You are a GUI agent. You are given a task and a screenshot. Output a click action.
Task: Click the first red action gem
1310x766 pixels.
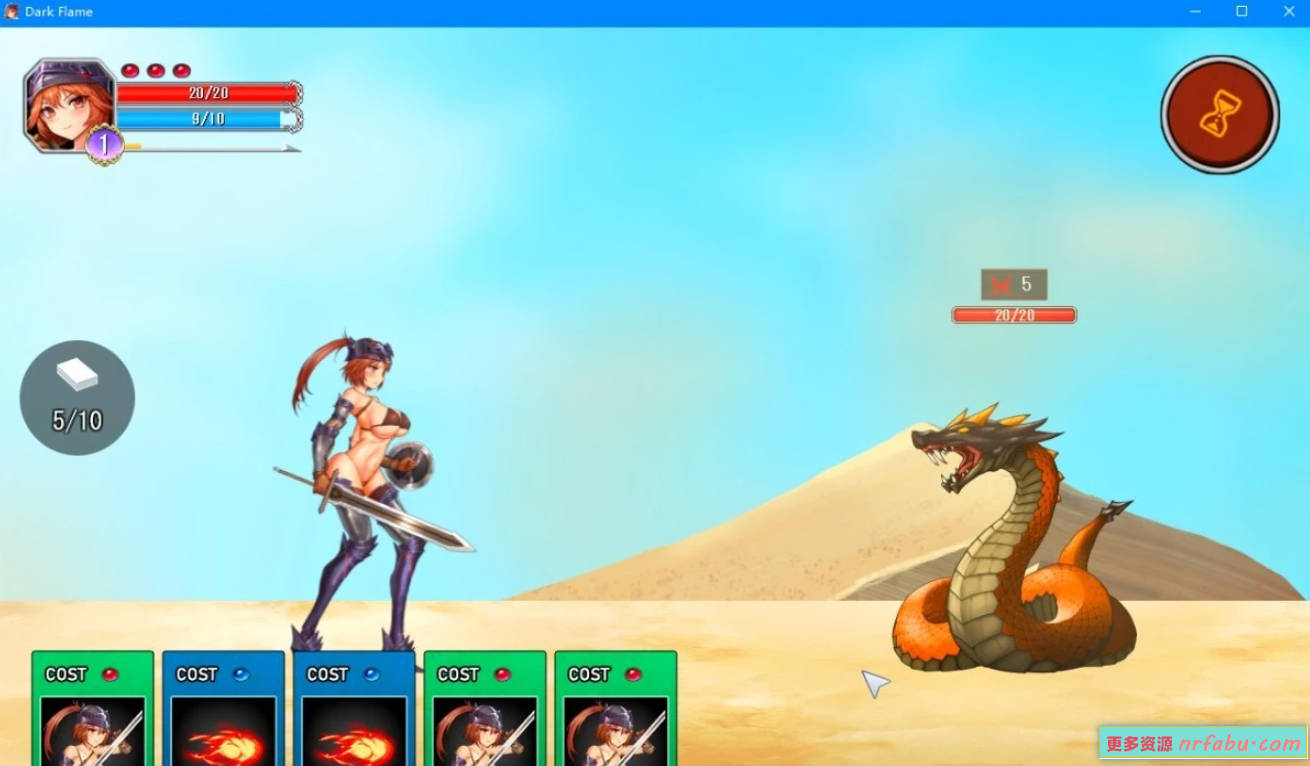click(129, 69)
